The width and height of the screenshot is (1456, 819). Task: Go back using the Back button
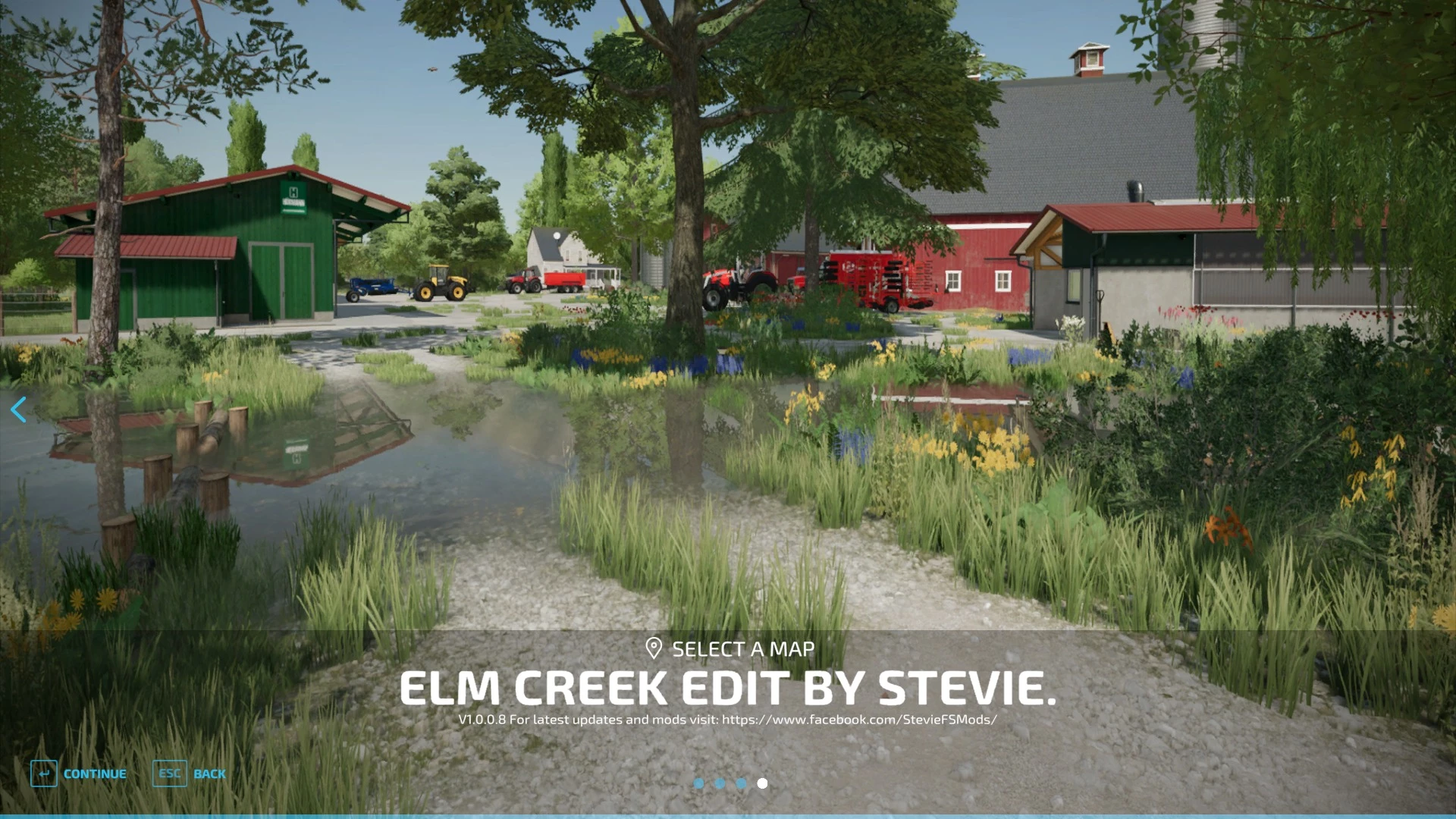(x=190, y=773)
